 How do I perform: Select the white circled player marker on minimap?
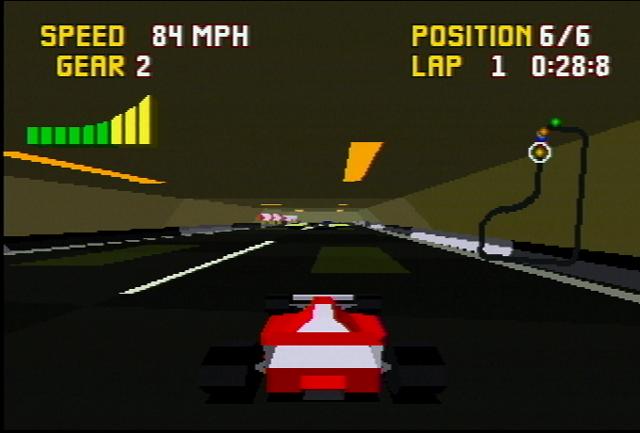pyautogui.click(x=539, y=152)
